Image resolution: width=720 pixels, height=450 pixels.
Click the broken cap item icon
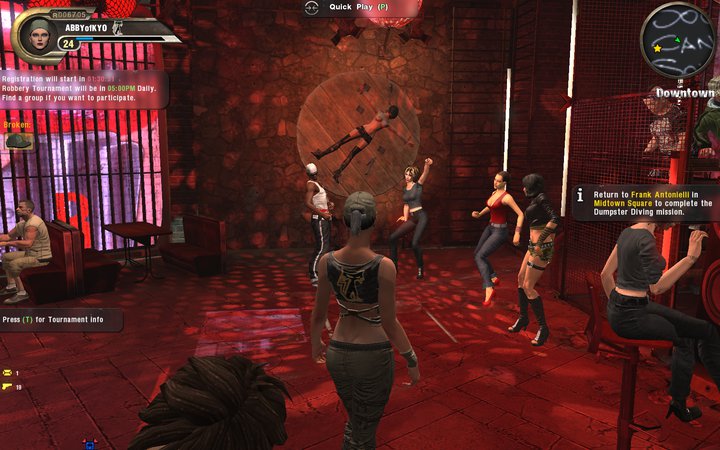pyautogui.click(x=19, y=141)
